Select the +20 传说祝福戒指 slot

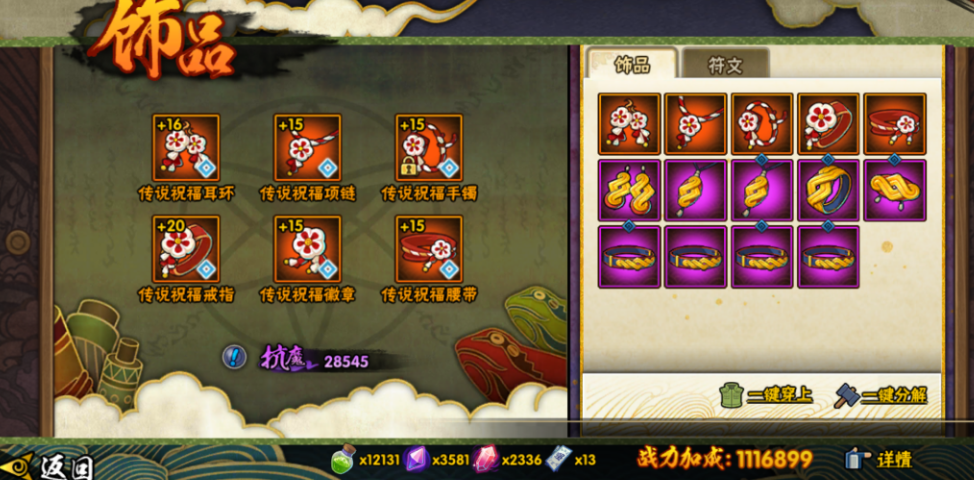pyautogui.click(x=185, y=249)
